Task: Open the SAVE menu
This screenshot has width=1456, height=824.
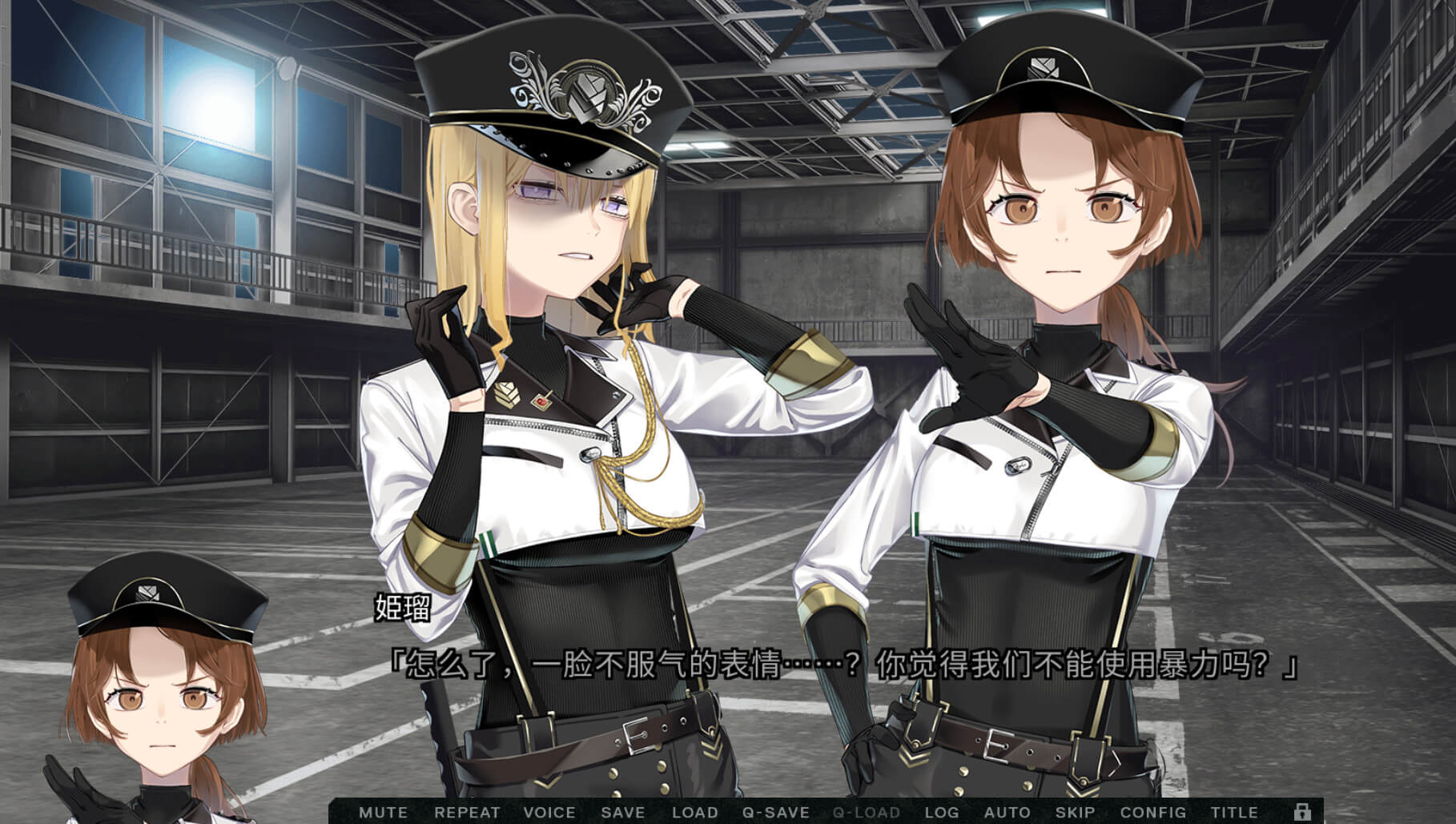Action: point(622,812)
